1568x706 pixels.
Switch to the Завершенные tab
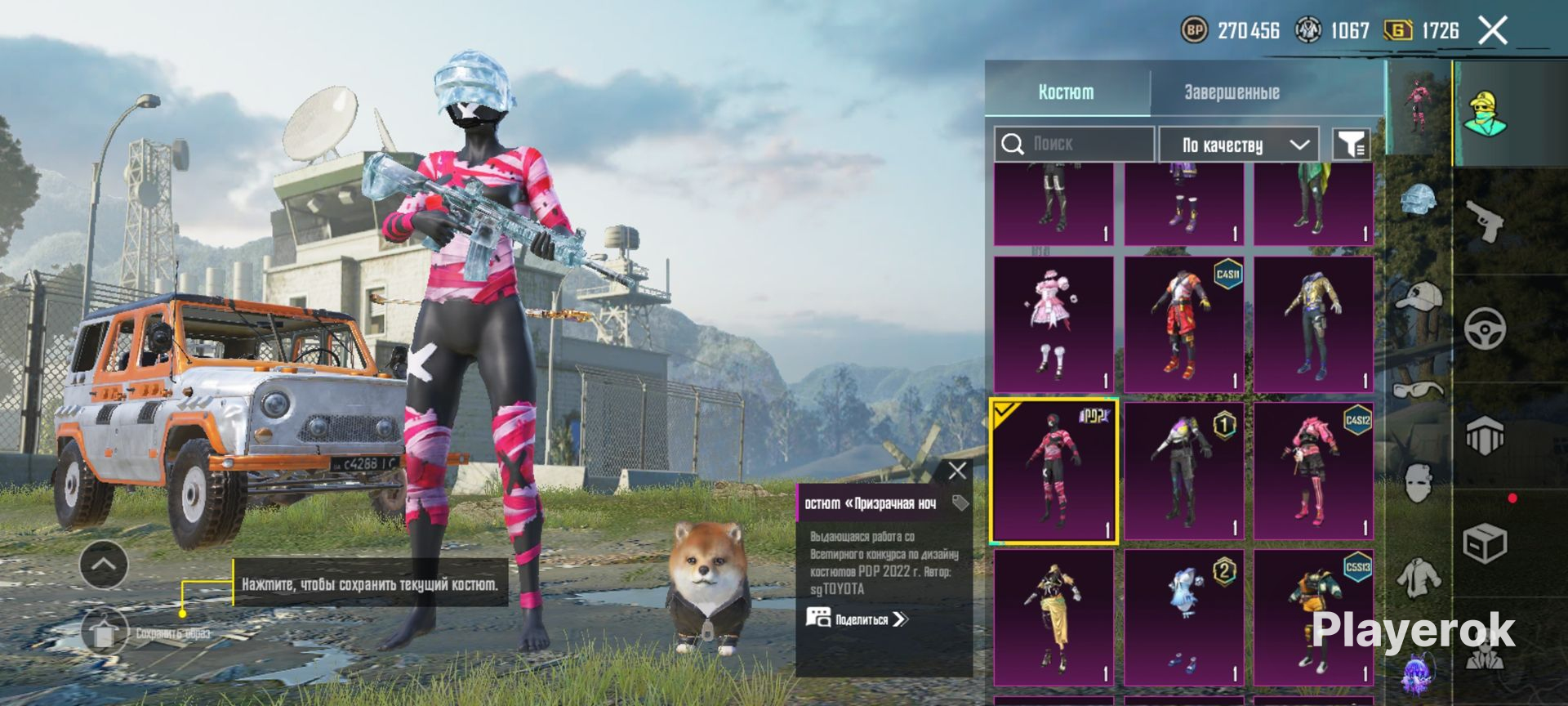point(1232,92)
